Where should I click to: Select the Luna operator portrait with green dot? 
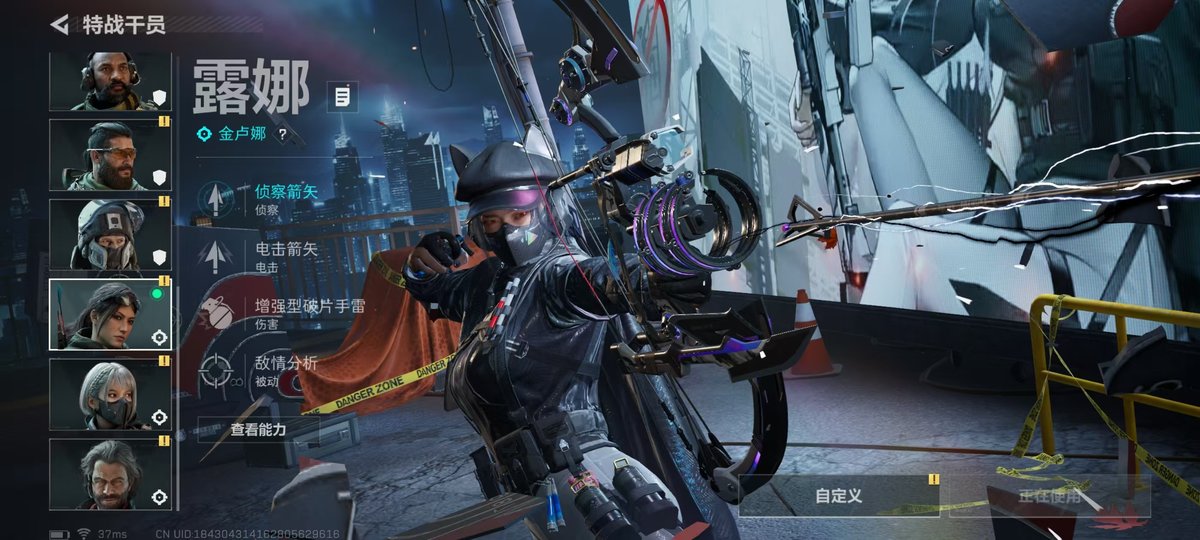(110, 315)
